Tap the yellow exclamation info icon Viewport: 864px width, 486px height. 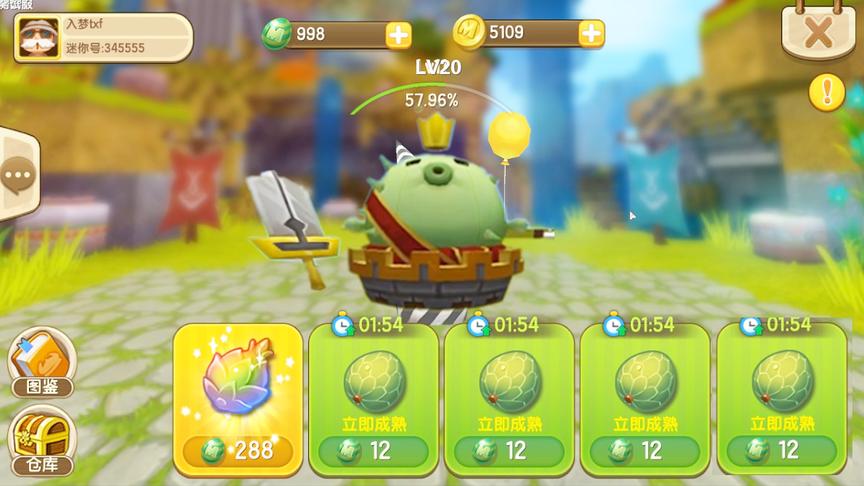tap(826, 93)
